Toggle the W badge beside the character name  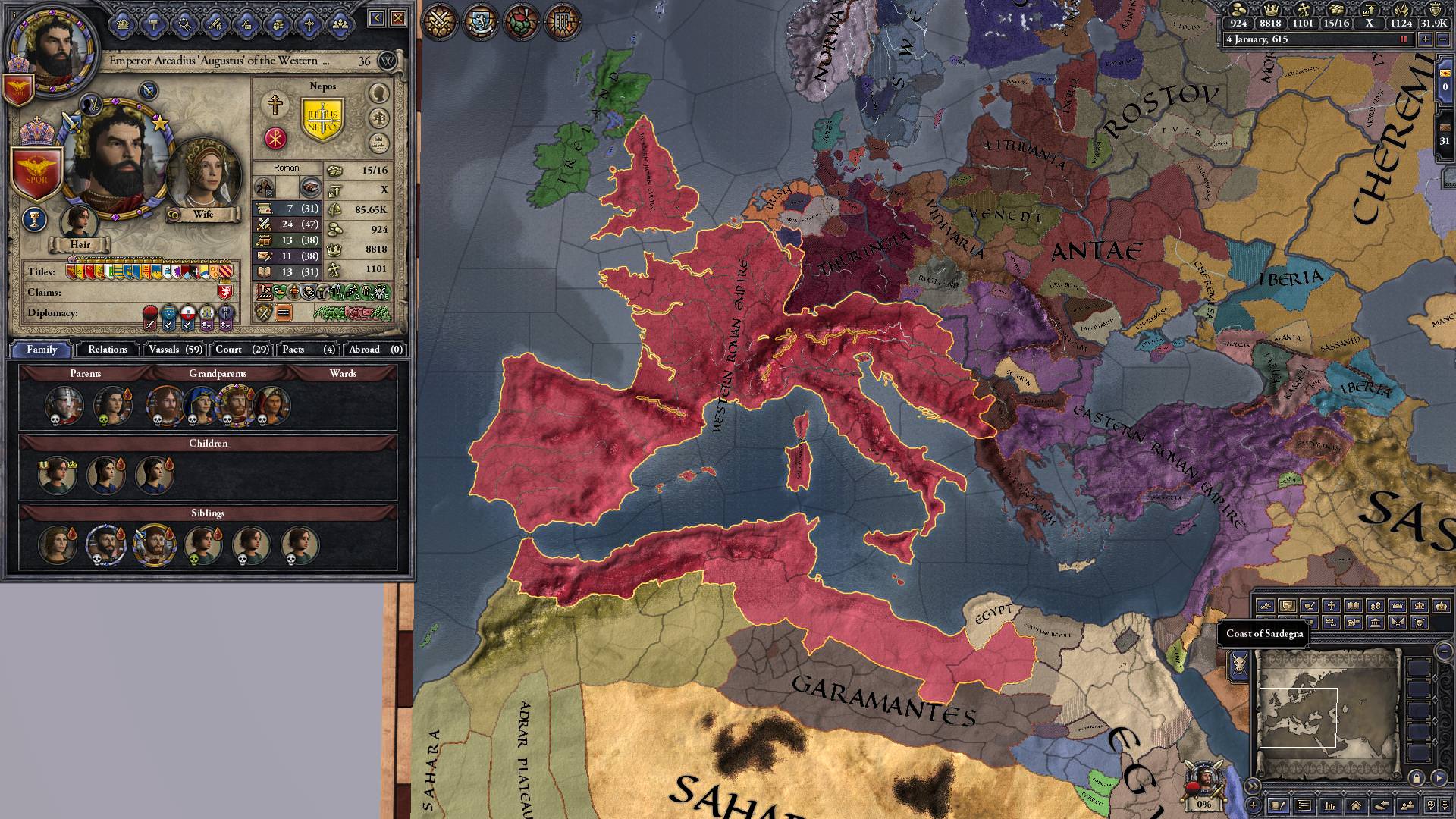(387, 59)
